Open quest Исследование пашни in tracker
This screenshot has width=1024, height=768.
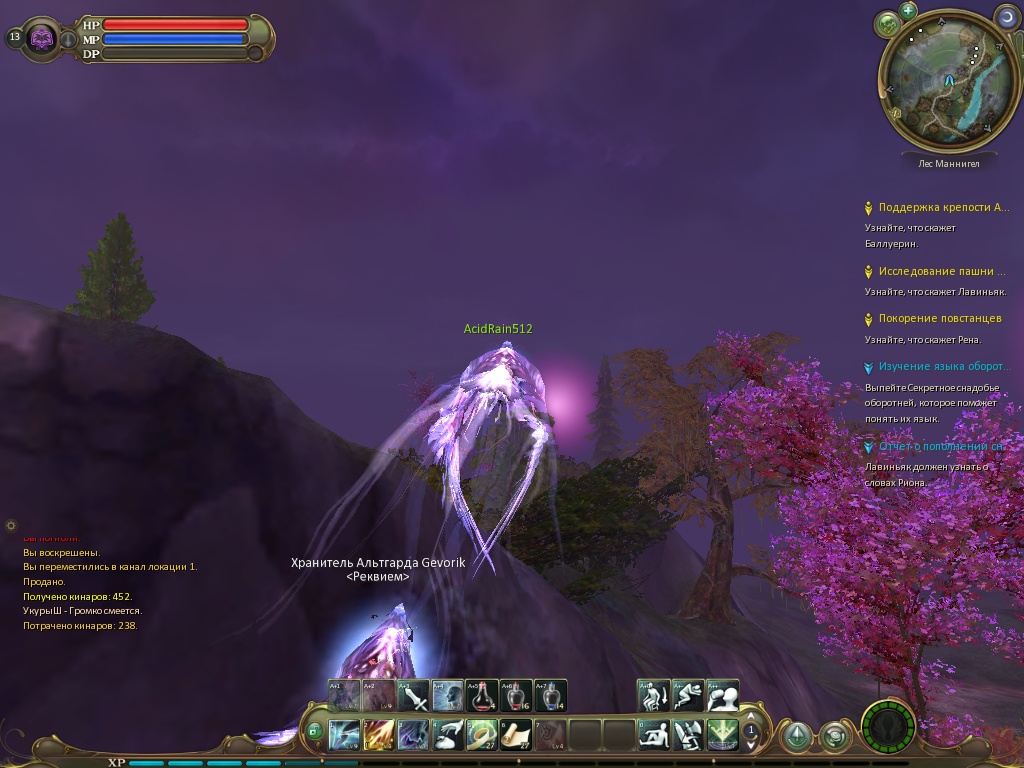[x=941, y=271]
